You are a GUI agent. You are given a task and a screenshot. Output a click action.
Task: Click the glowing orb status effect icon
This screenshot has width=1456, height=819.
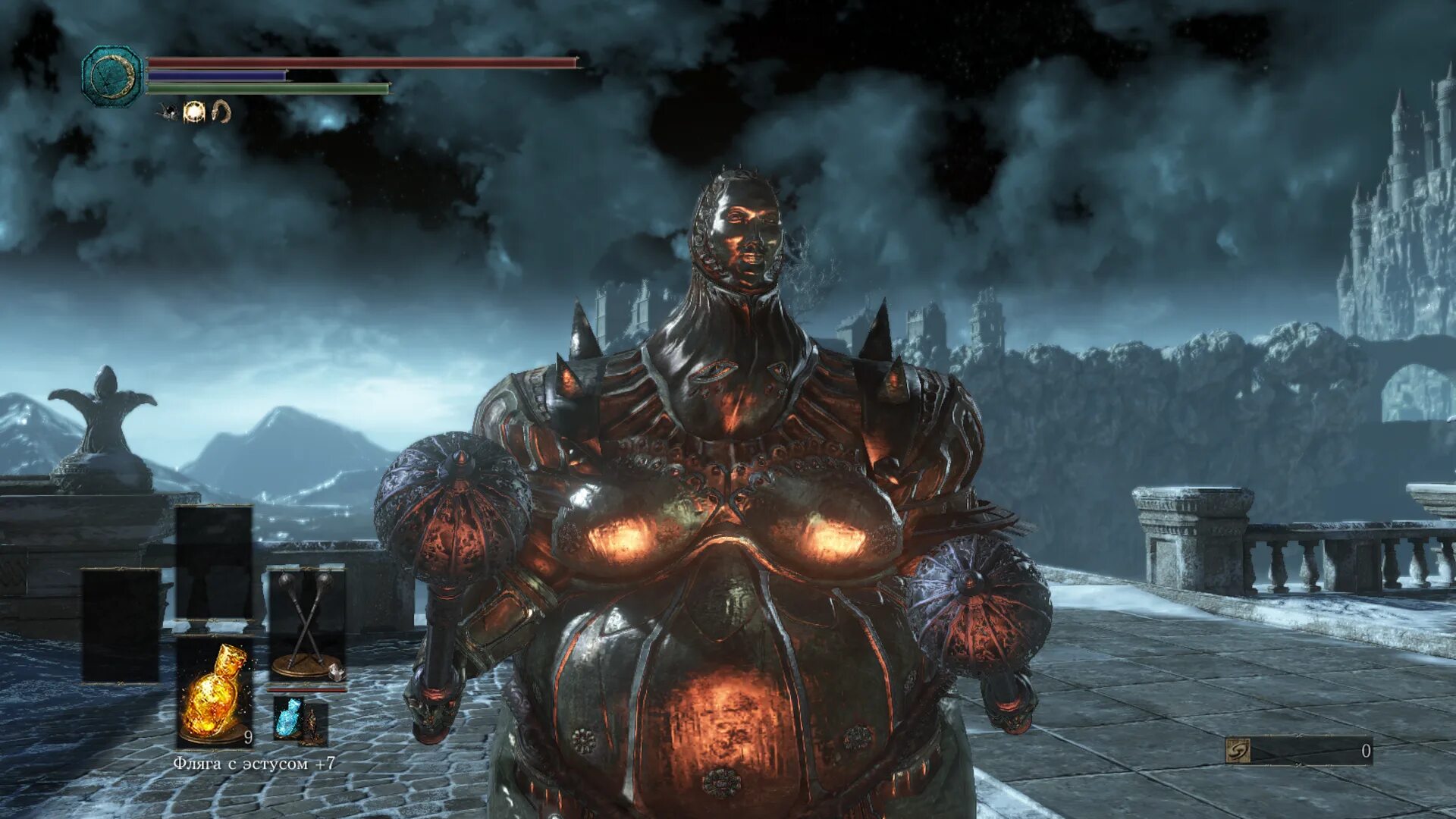194,112
